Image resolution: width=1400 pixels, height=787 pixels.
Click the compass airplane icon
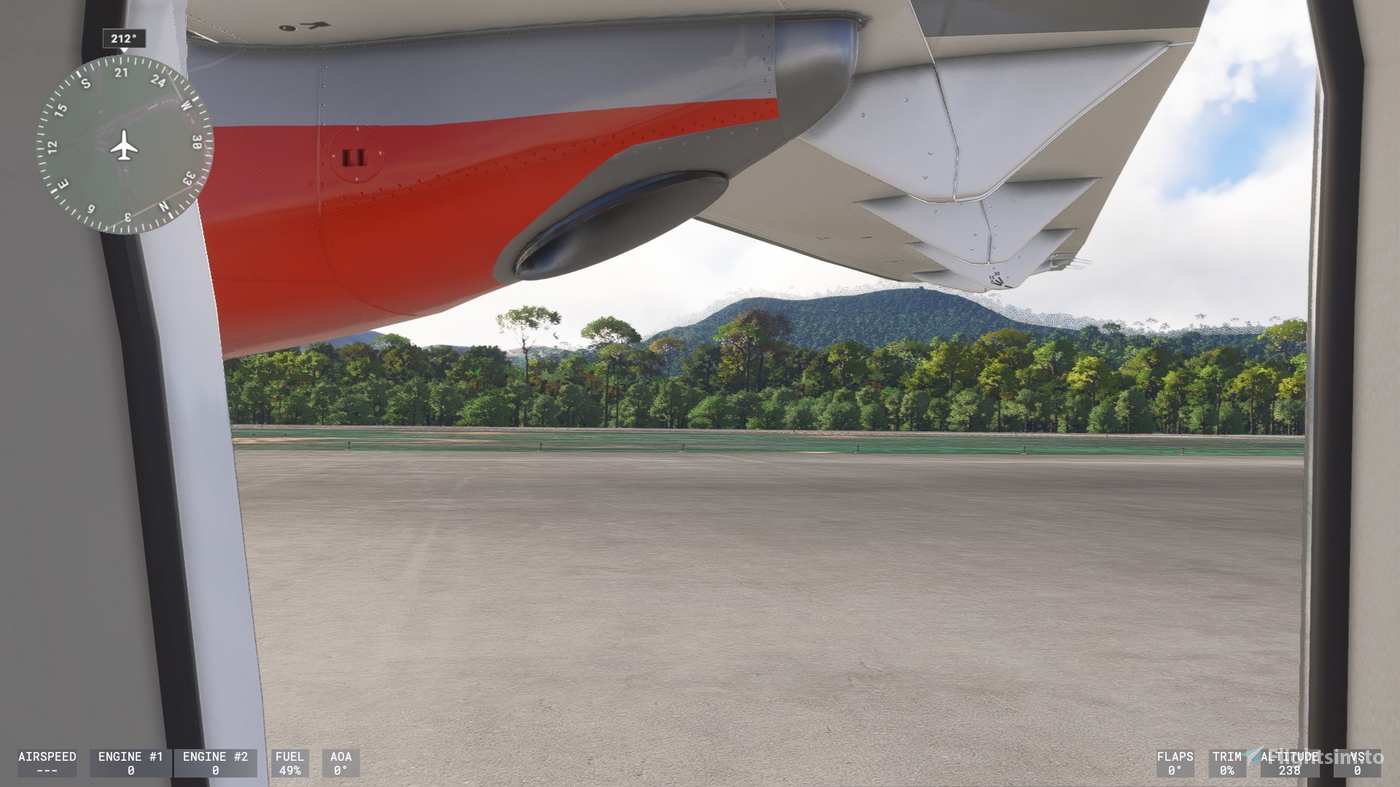point(122,148)
